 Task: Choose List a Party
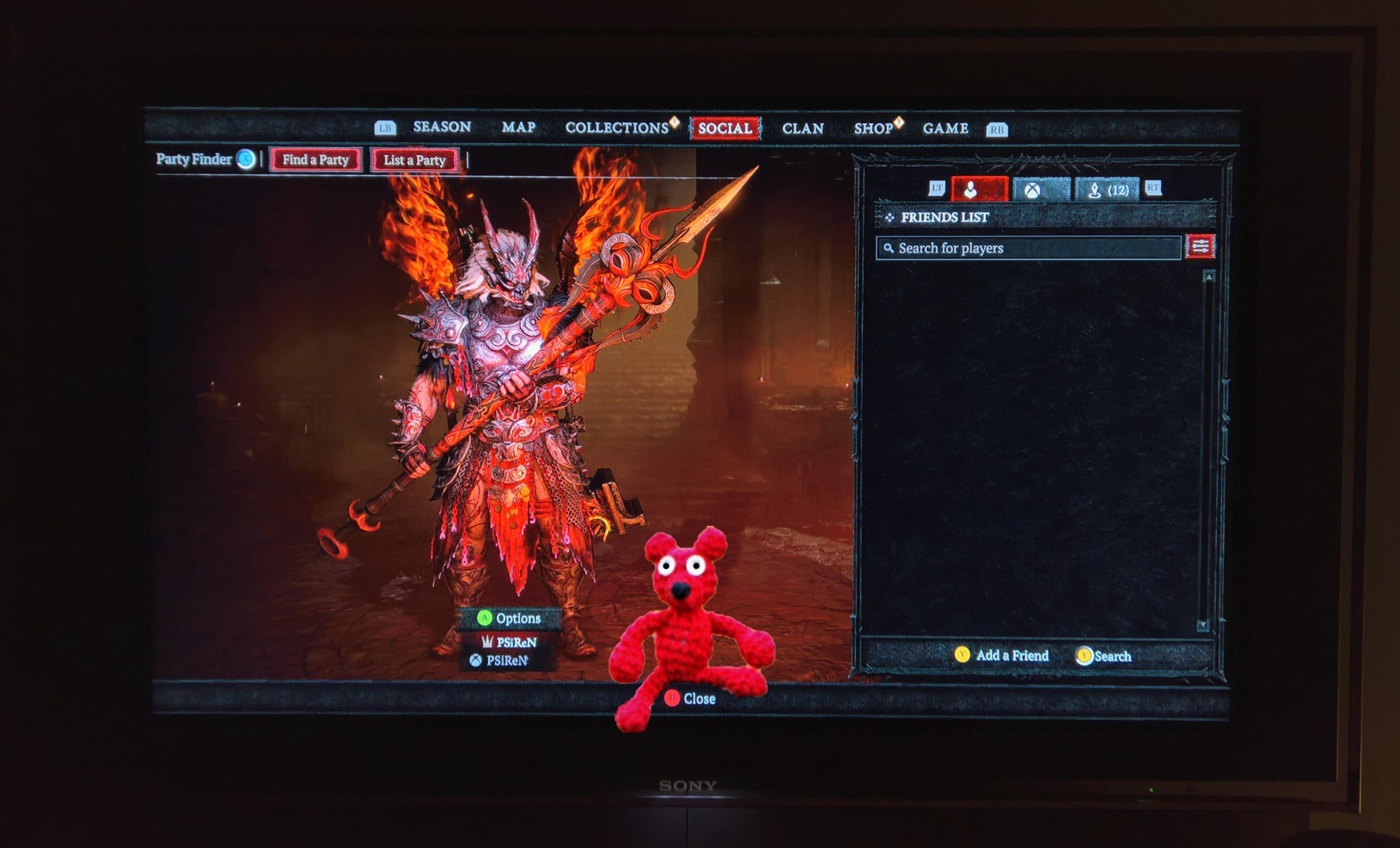414,160
